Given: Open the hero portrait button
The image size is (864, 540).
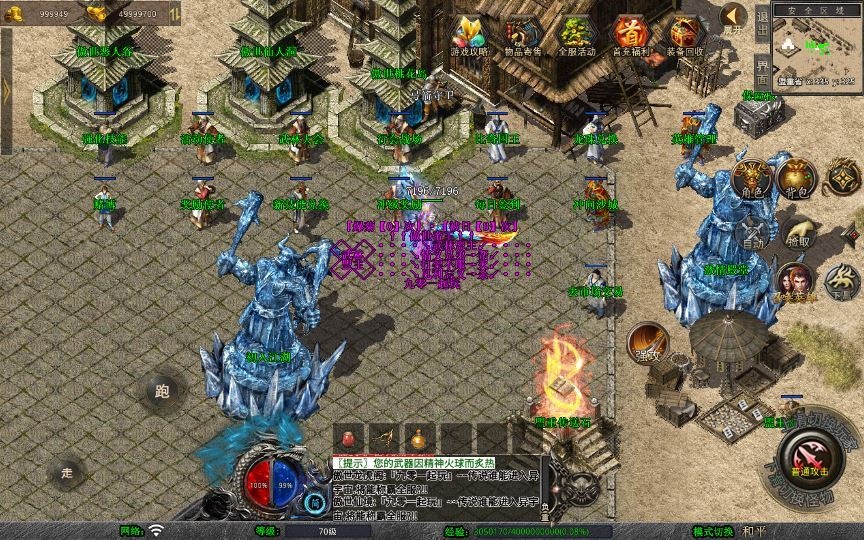Looking at the screenshot, I should [795, 283].
